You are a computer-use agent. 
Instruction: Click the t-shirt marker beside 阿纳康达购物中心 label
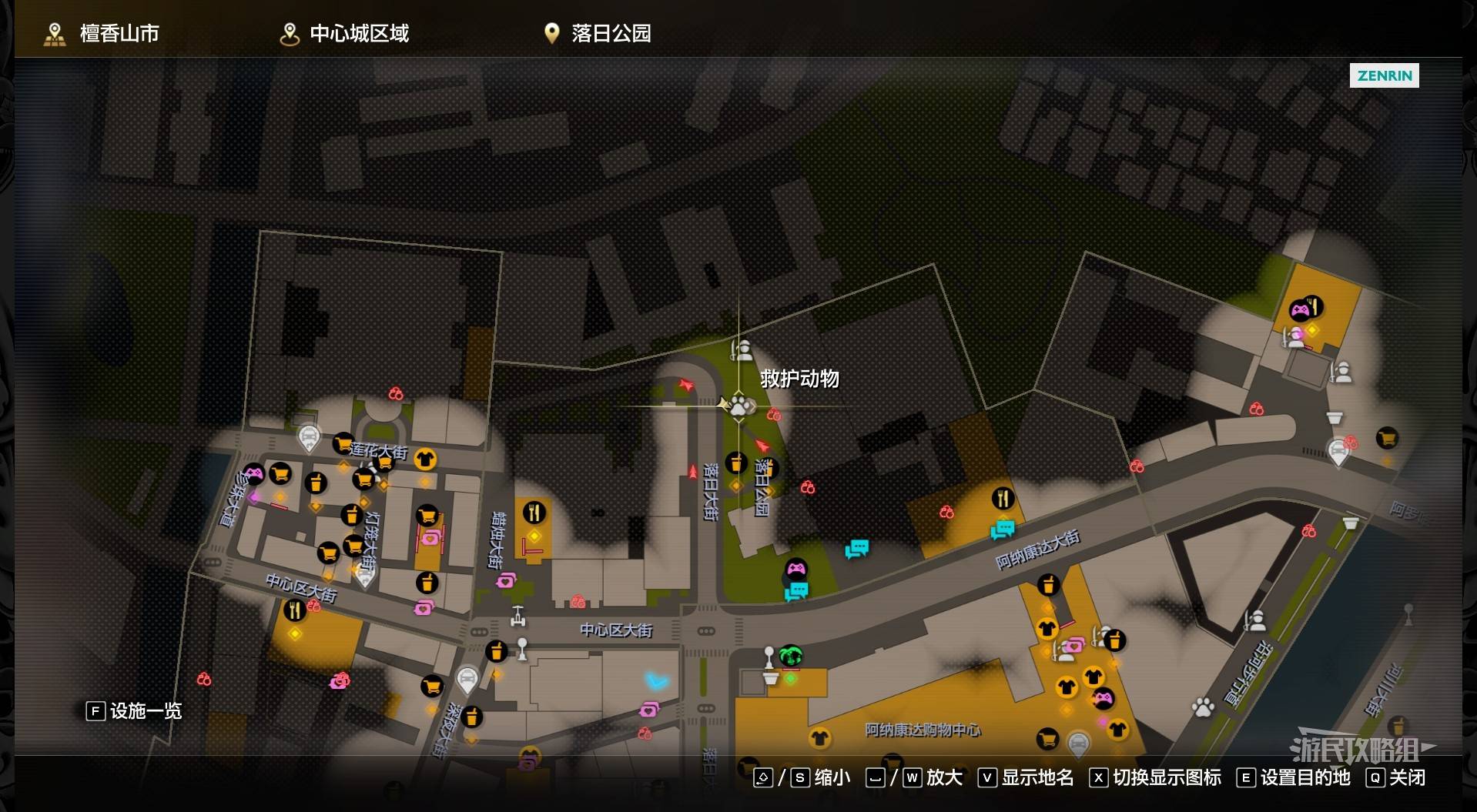[819, 738]
